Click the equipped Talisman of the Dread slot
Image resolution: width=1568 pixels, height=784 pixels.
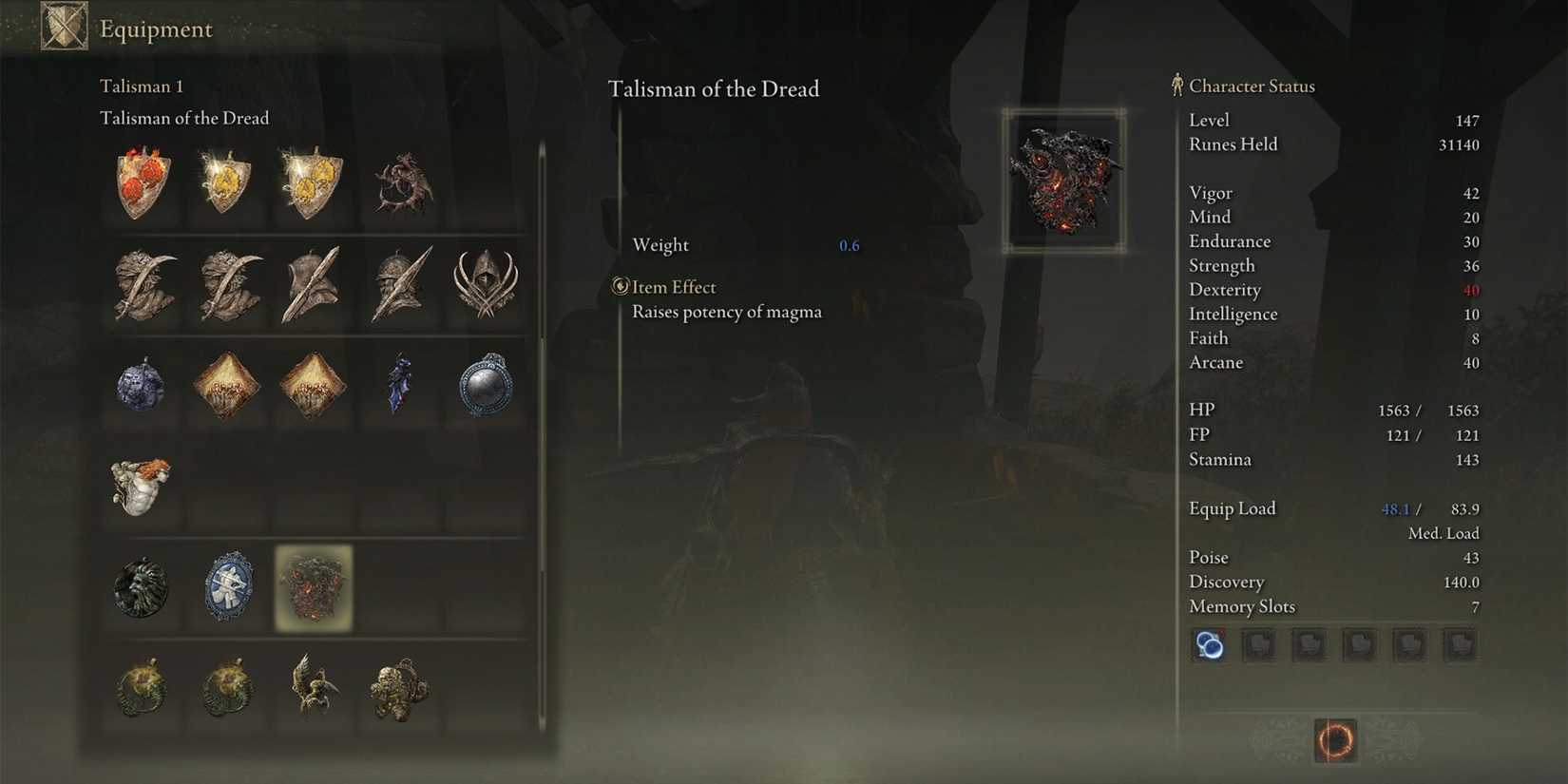[x=314, y=589]
